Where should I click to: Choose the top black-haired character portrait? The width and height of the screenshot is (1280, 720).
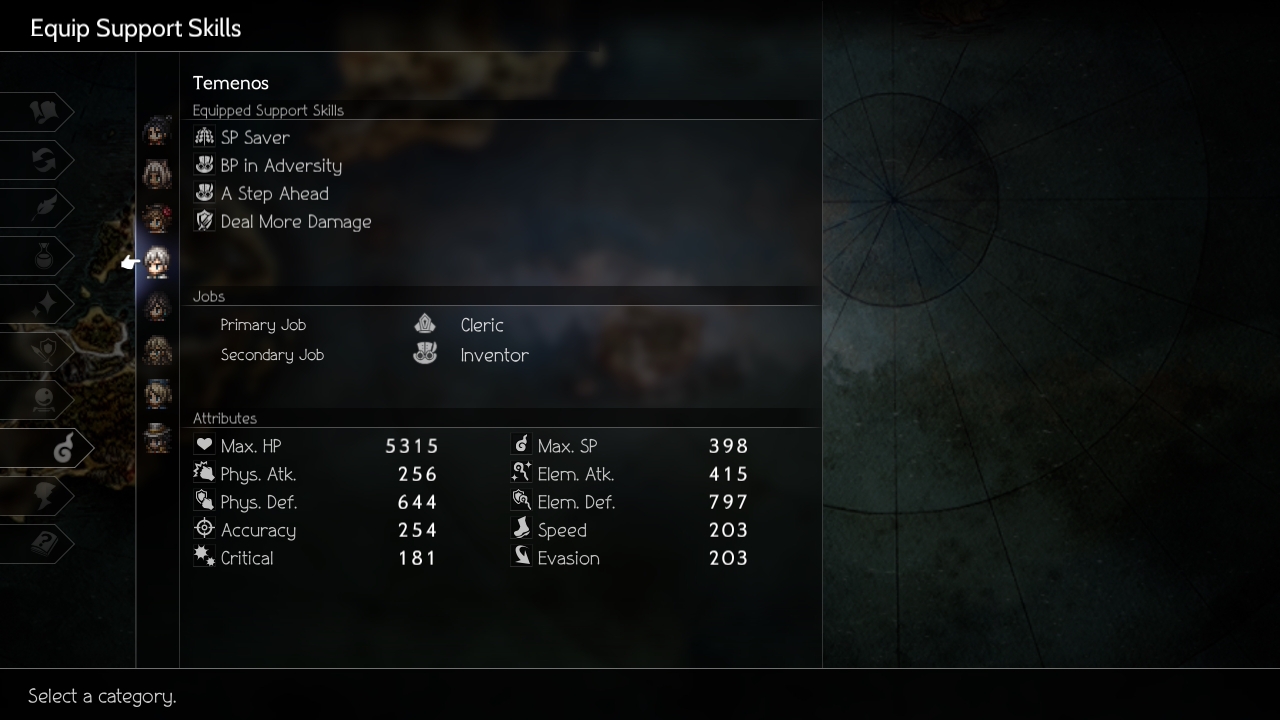tap(157, 131)
